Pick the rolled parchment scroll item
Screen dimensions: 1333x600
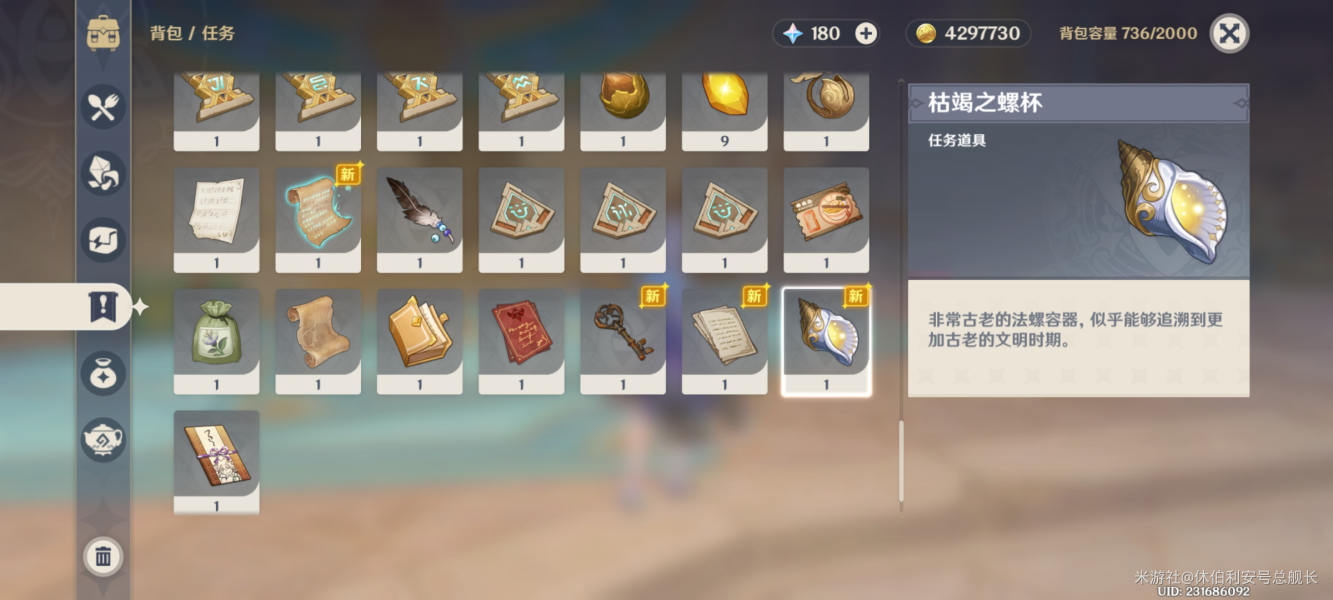[318, 335]
